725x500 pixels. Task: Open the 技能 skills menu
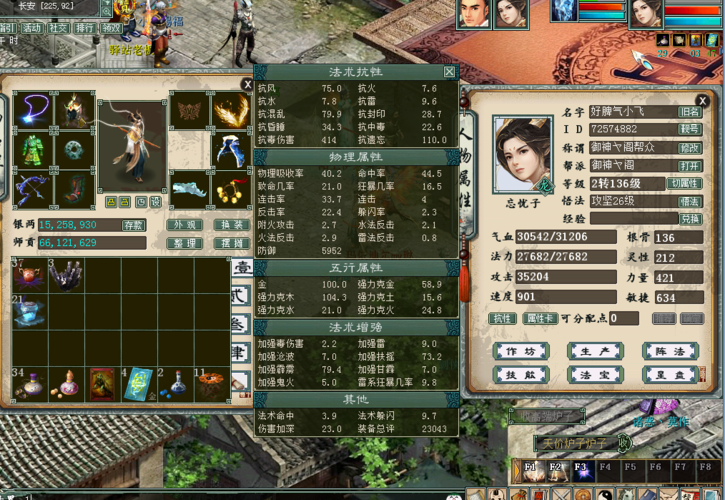520,374
